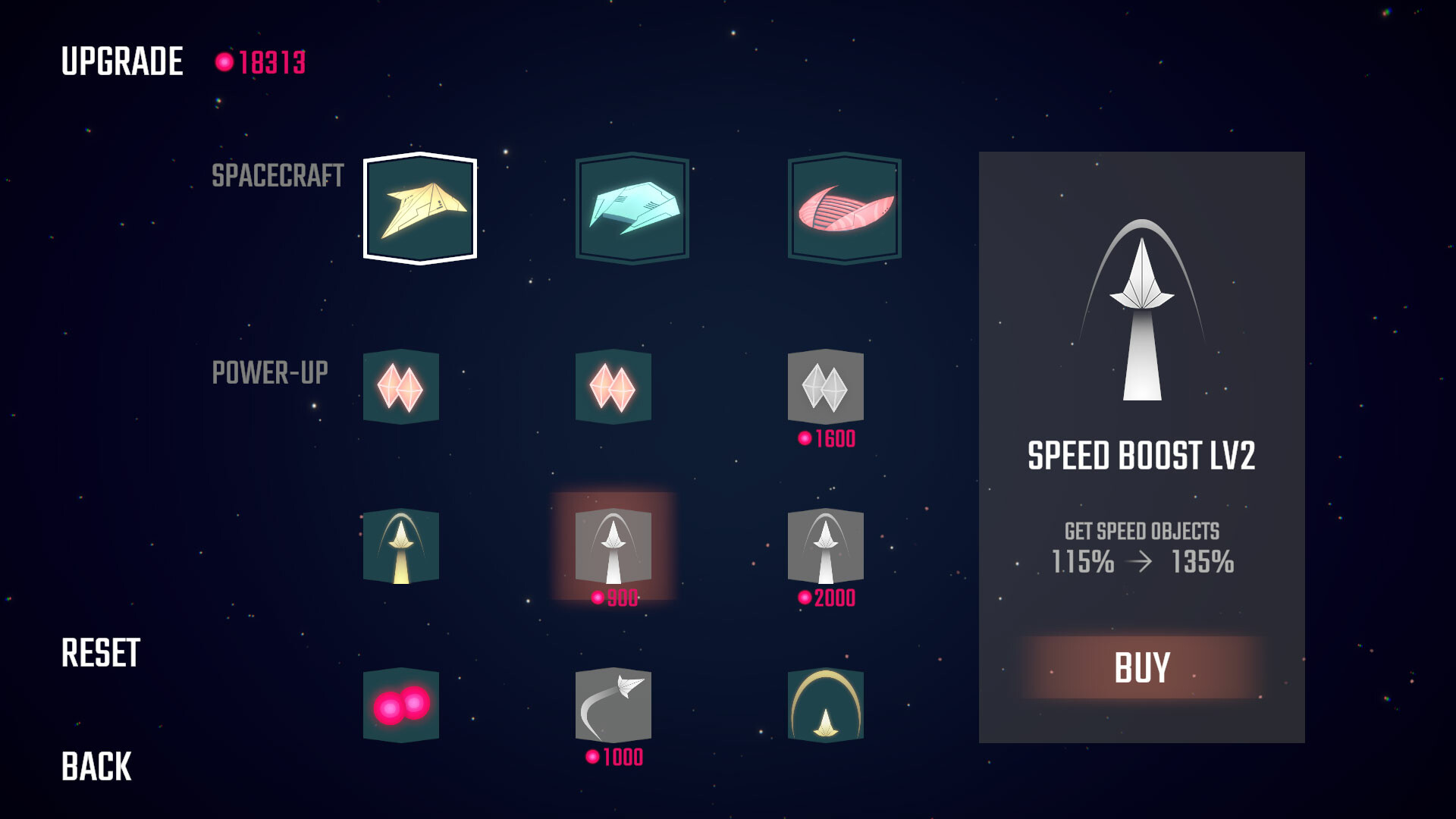Select the golden arc shield power-up

coord(827,707)
